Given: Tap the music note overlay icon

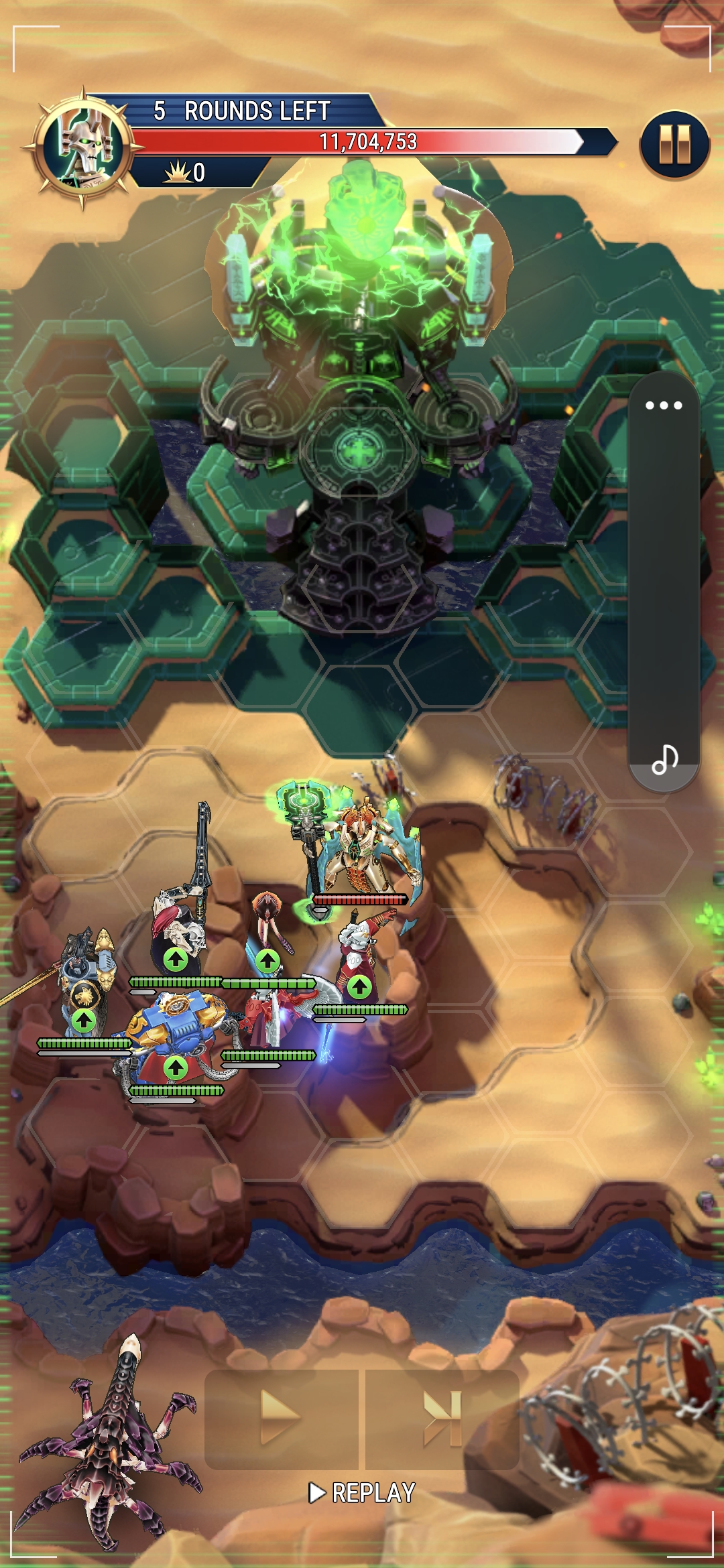Looking at the screenshot, I should (664, 760).
